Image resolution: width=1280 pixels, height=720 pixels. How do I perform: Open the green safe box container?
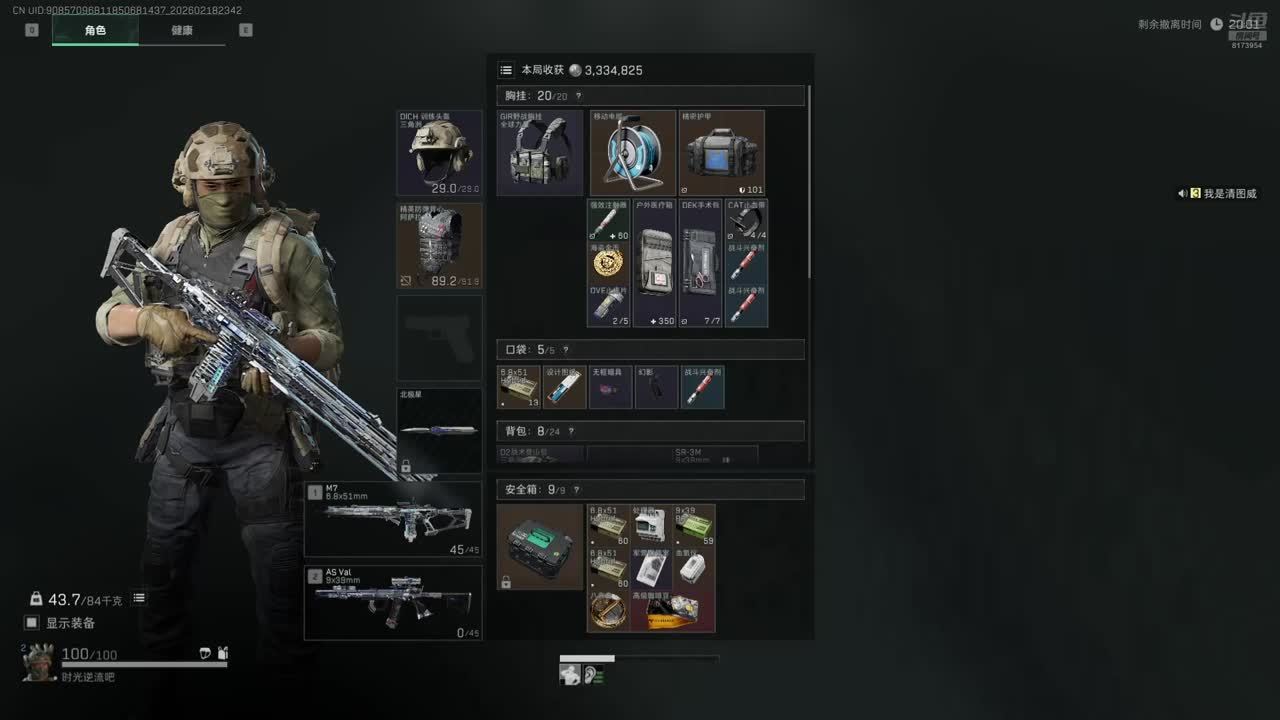(x=540, y=547)
